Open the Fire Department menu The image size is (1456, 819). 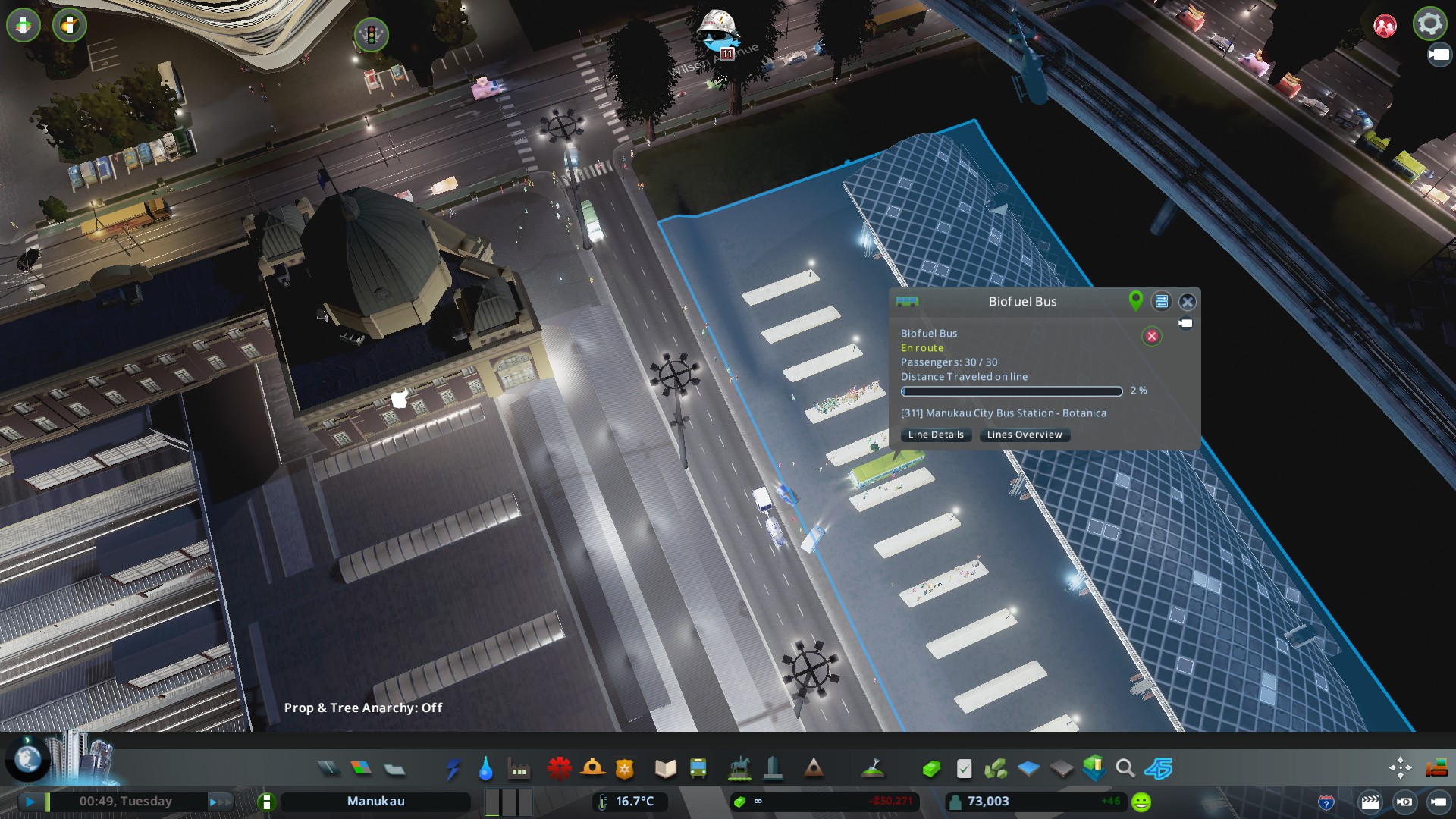click(592, 769)
